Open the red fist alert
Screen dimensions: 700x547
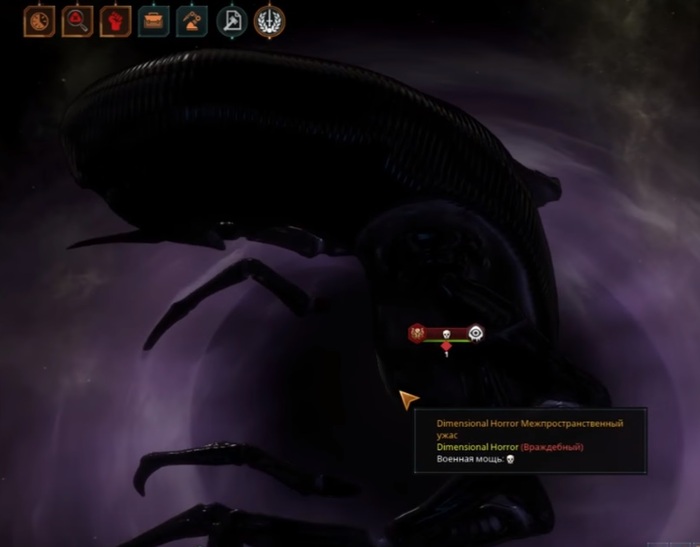point(116,21)
